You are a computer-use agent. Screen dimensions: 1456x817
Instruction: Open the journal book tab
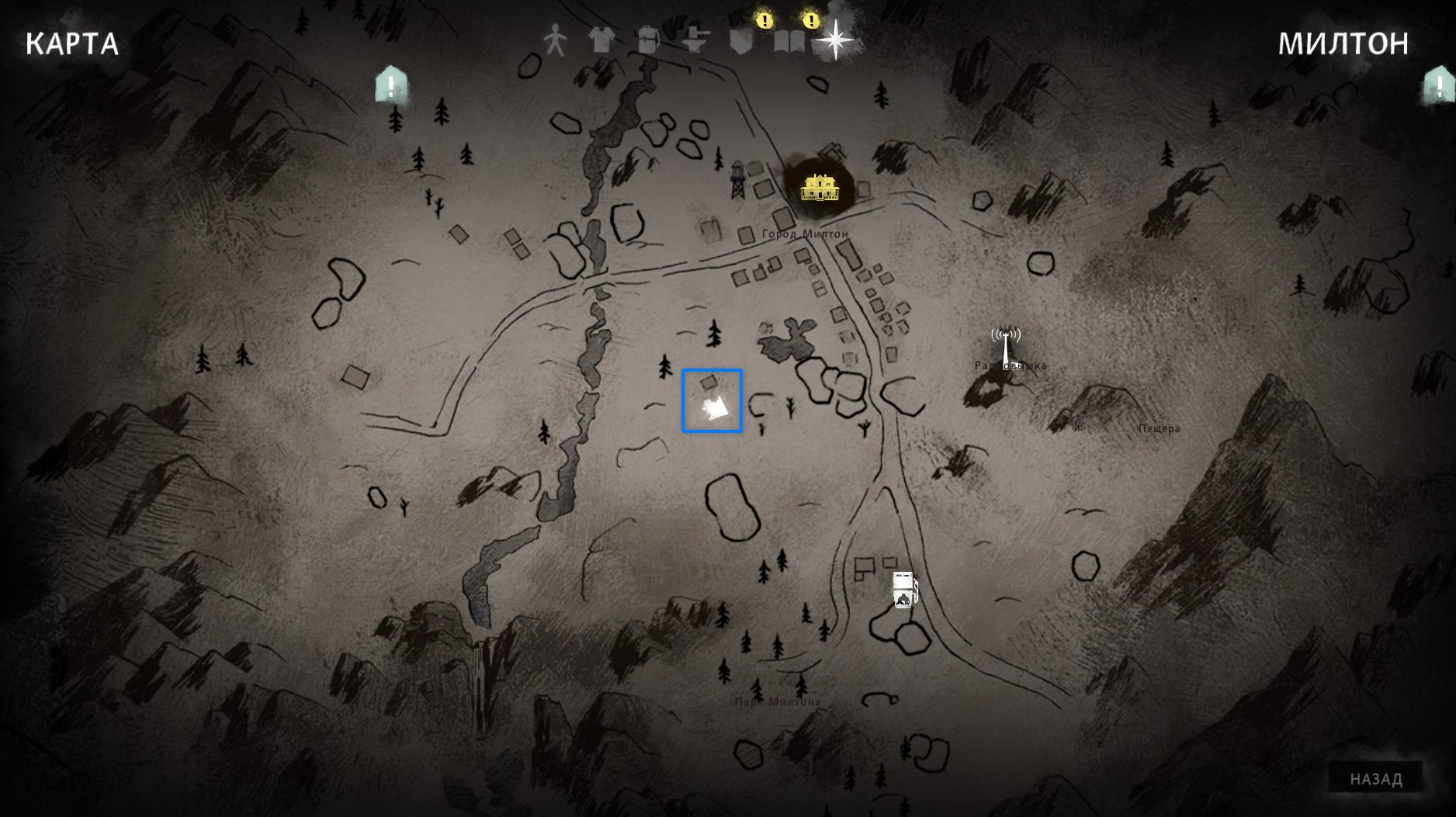point(789,40)
